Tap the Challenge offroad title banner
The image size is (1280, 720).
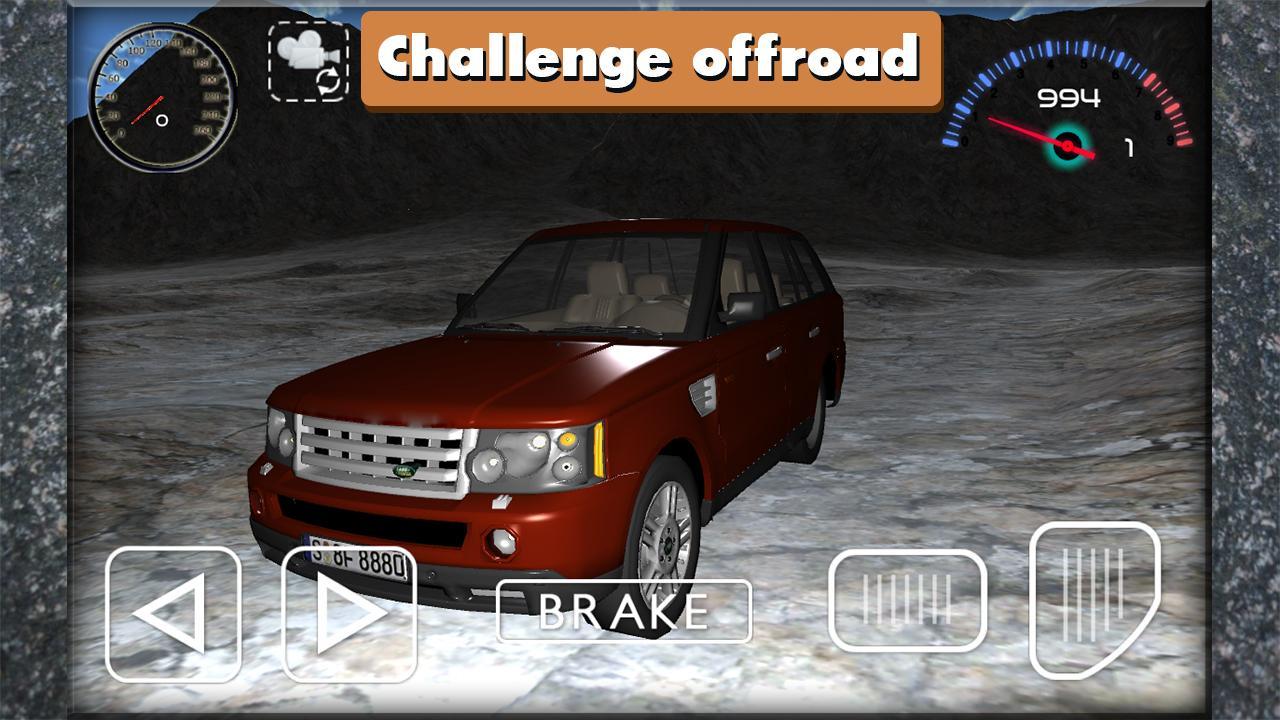(650, 57)
